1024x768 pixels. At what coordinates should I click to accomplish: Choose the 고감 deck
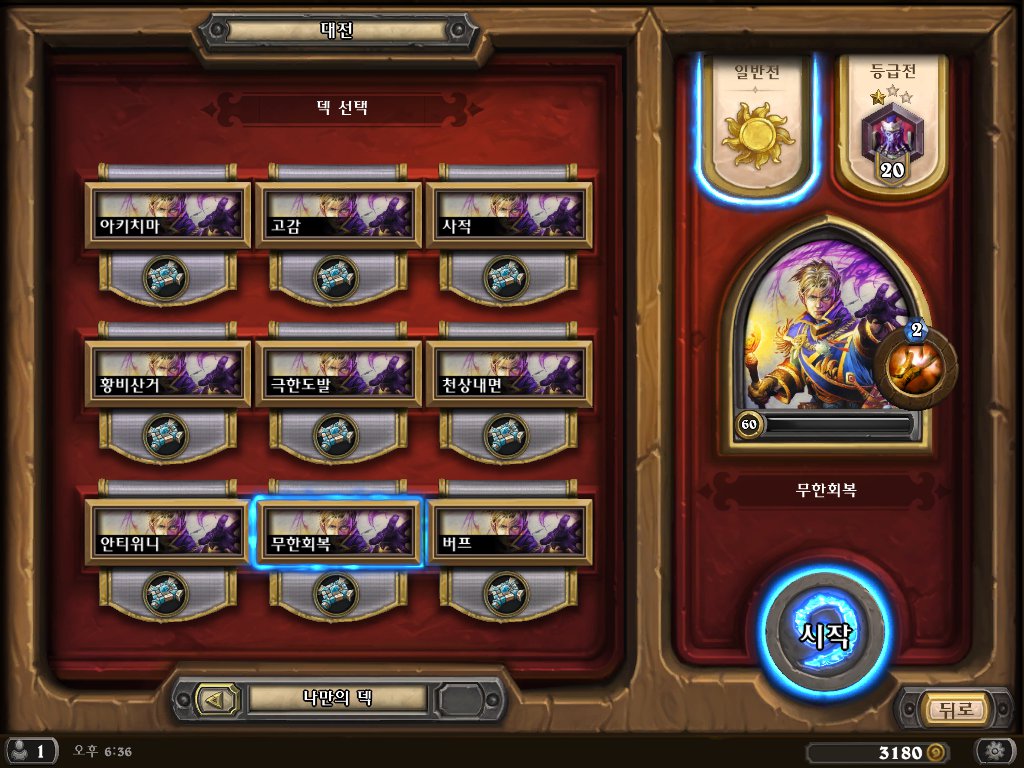point(338,214)
